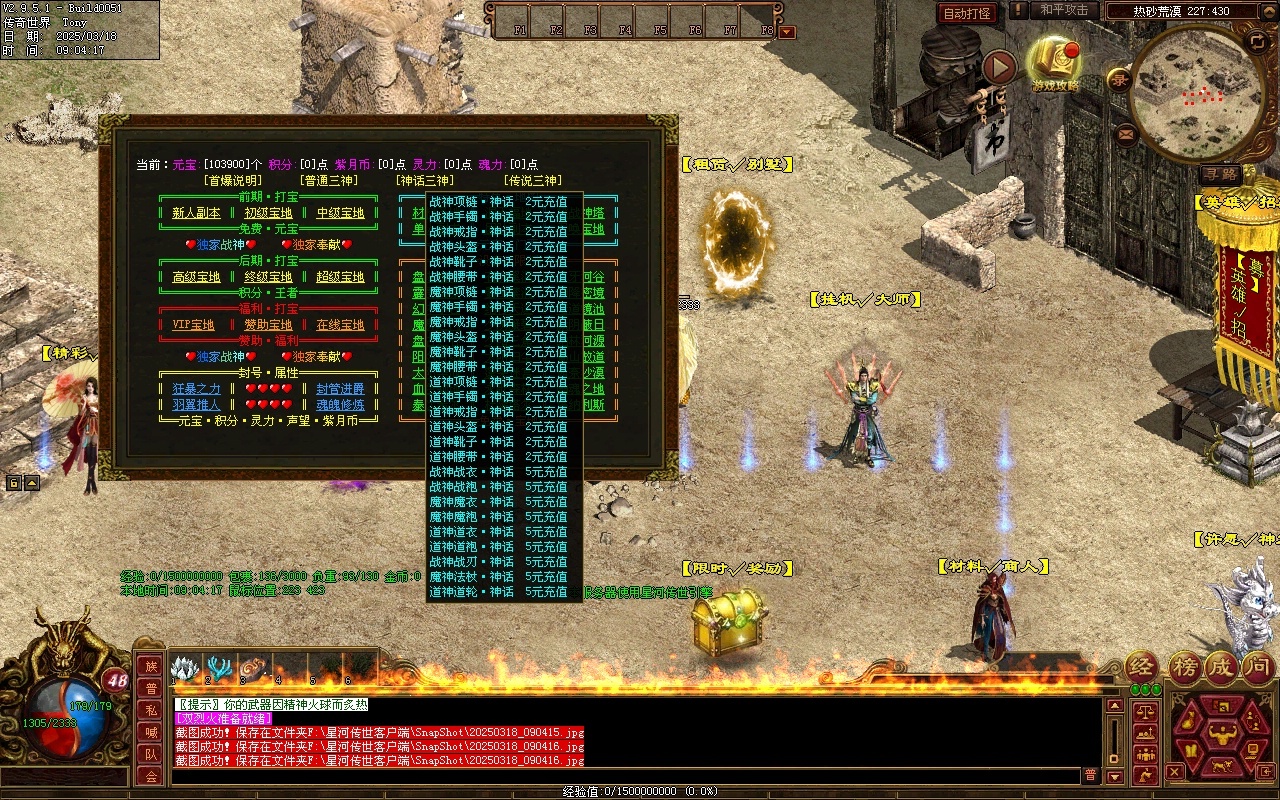Viewport: 1280px width, 800px height.
Task: Choose the 终级宝地 treasure land entry
Action: pyautogui.click(x=268, y=277)
